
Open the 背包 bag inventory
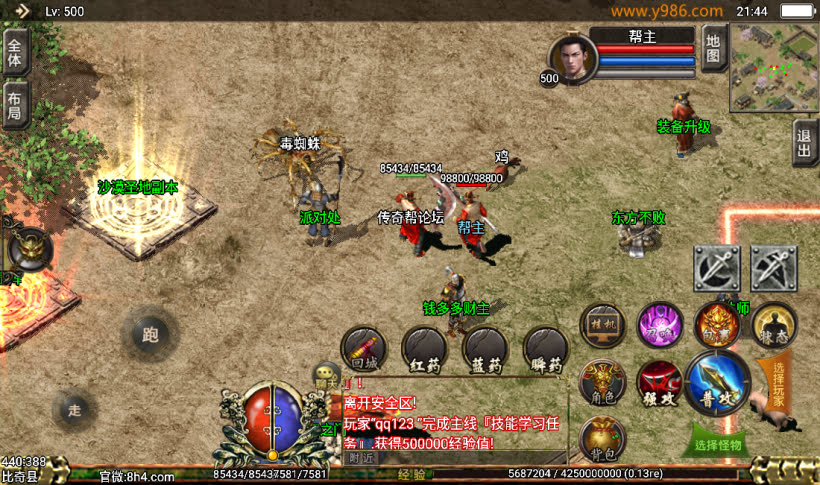click(x=602, y=437)
